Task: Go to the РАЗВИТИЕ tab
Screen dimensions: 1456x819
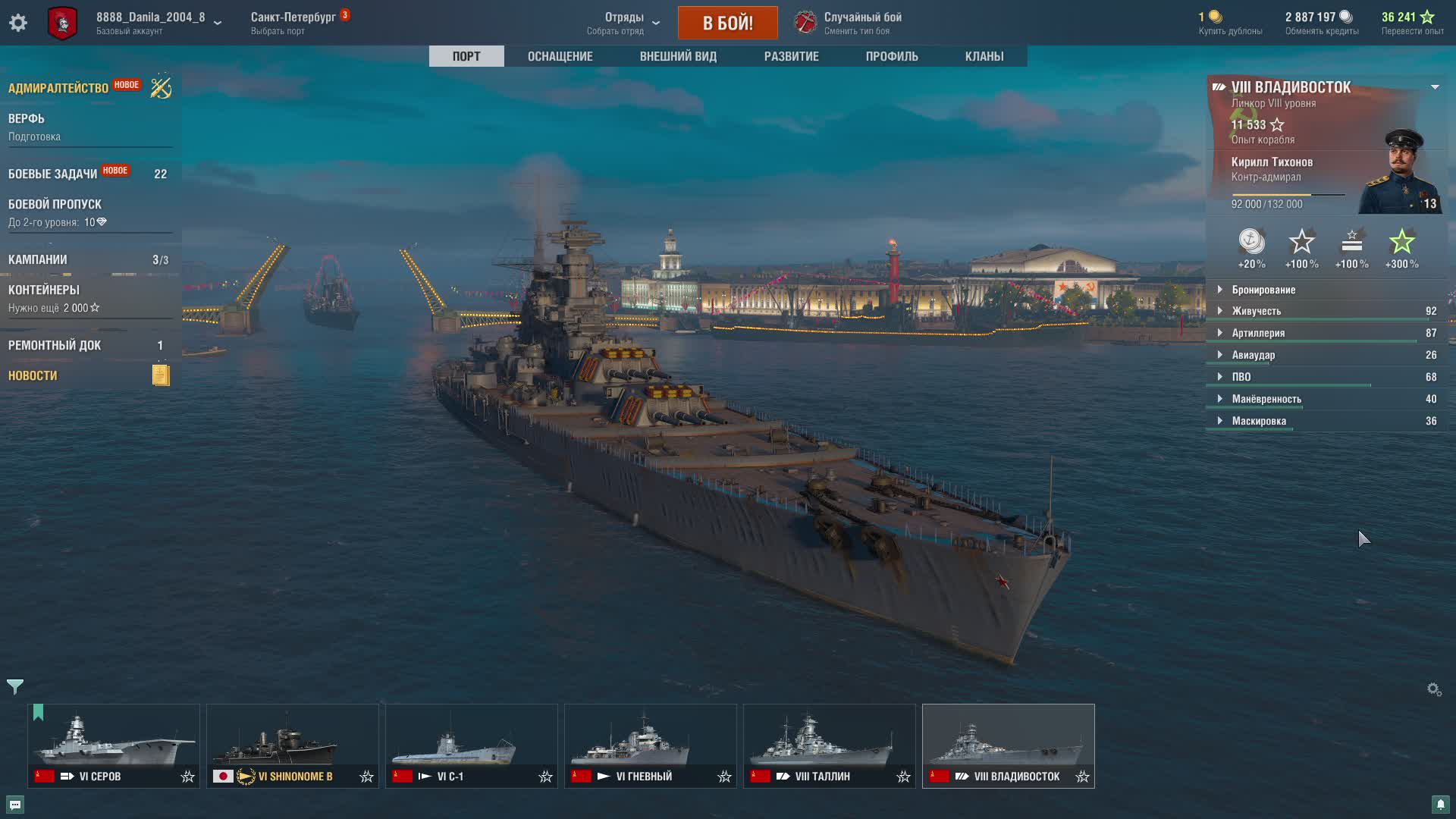Action: (x=791, y=56)
